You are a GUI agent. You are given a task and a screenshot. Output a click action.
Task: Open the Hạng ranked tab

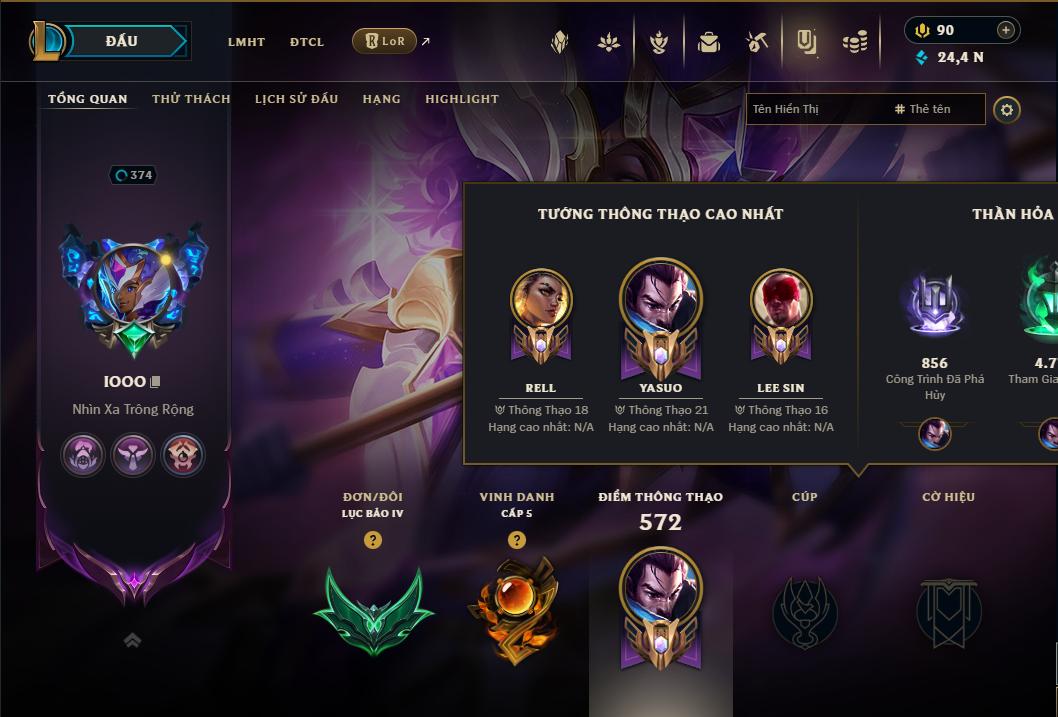point(381,99)
